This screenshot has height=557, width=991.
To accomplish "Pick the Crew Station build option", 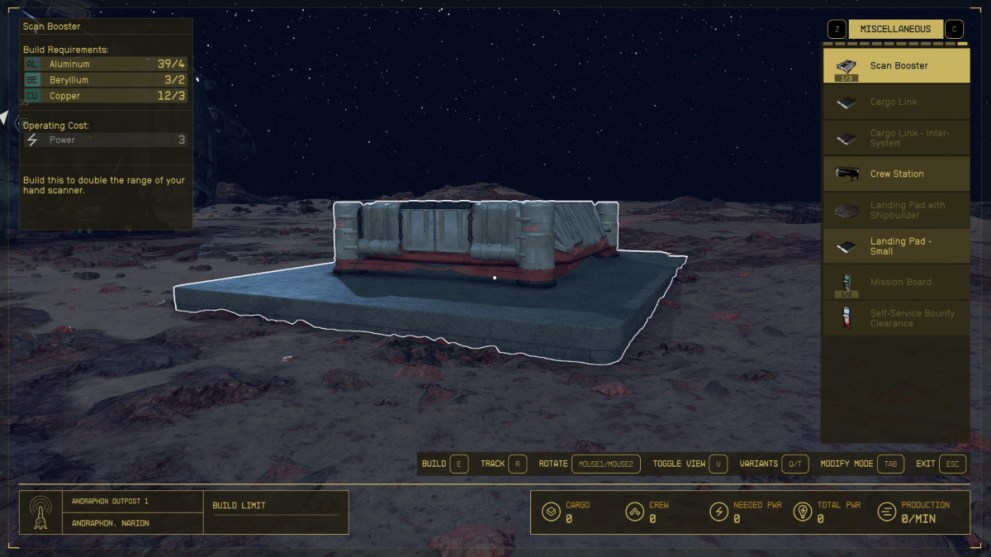I will click(x=896, y=174).
